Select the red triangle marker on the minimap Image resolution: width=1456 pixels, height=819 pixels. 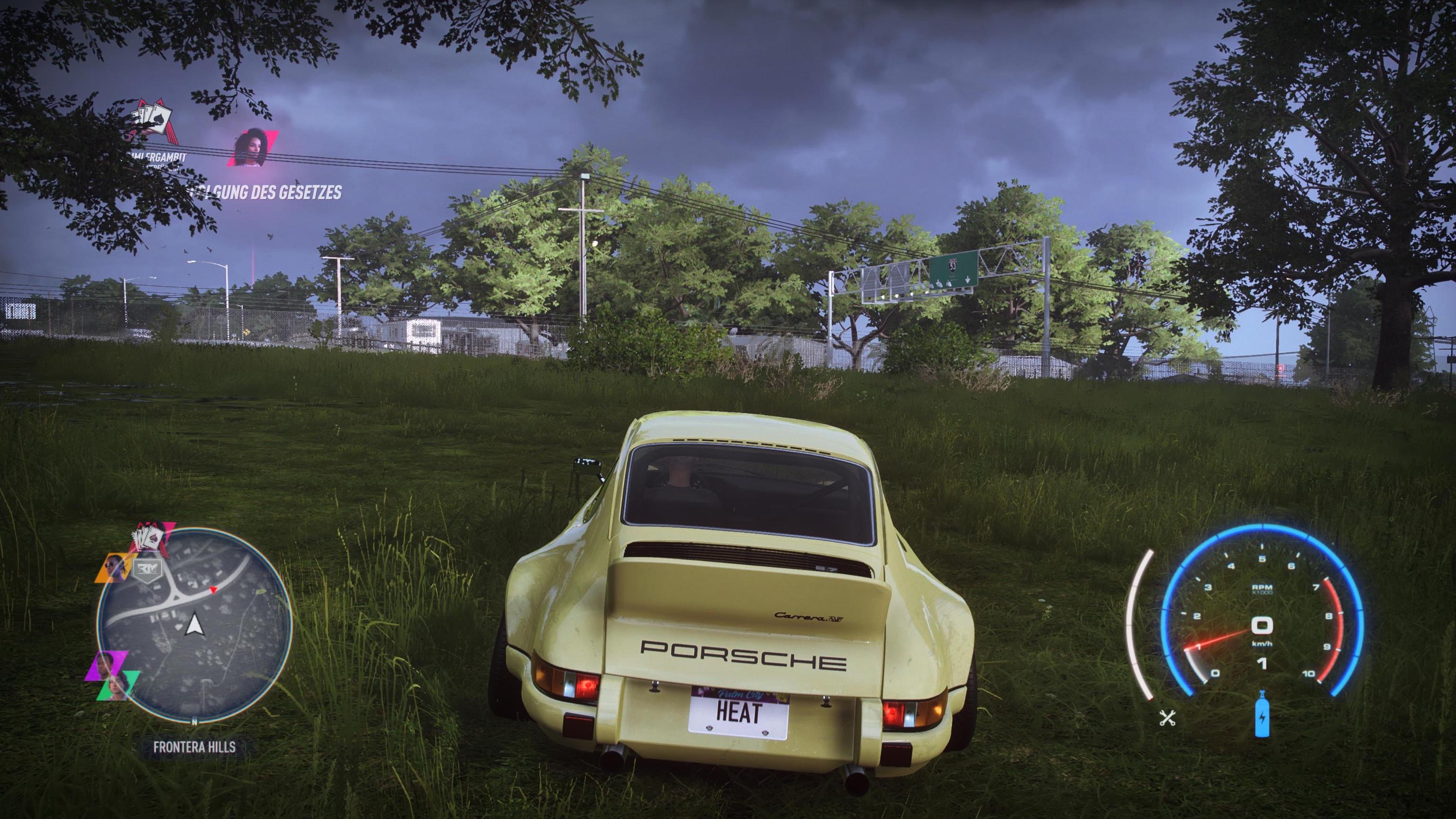[213, 591]
